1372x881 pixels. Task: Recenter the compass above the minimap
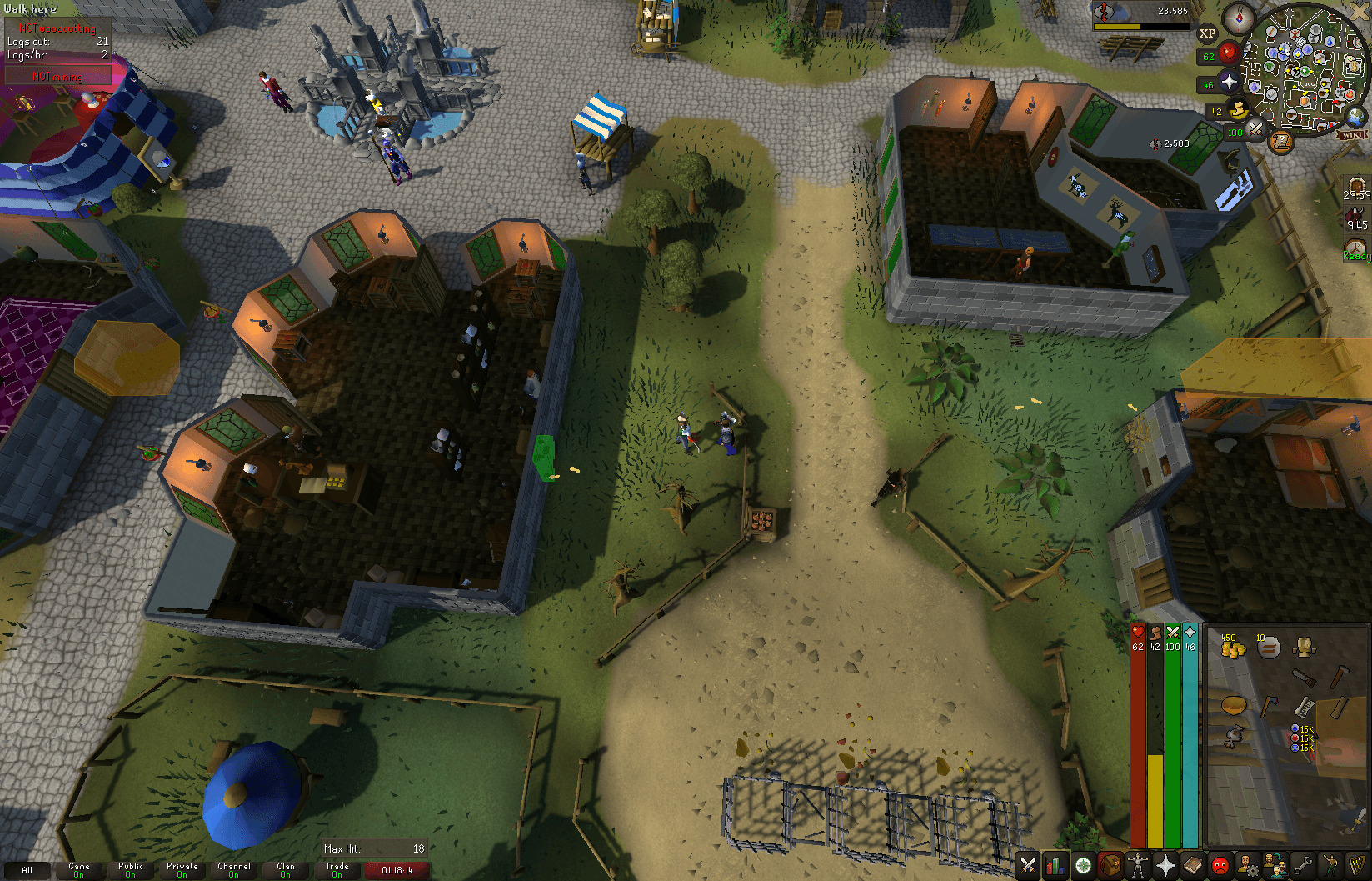coord(1238,18)
